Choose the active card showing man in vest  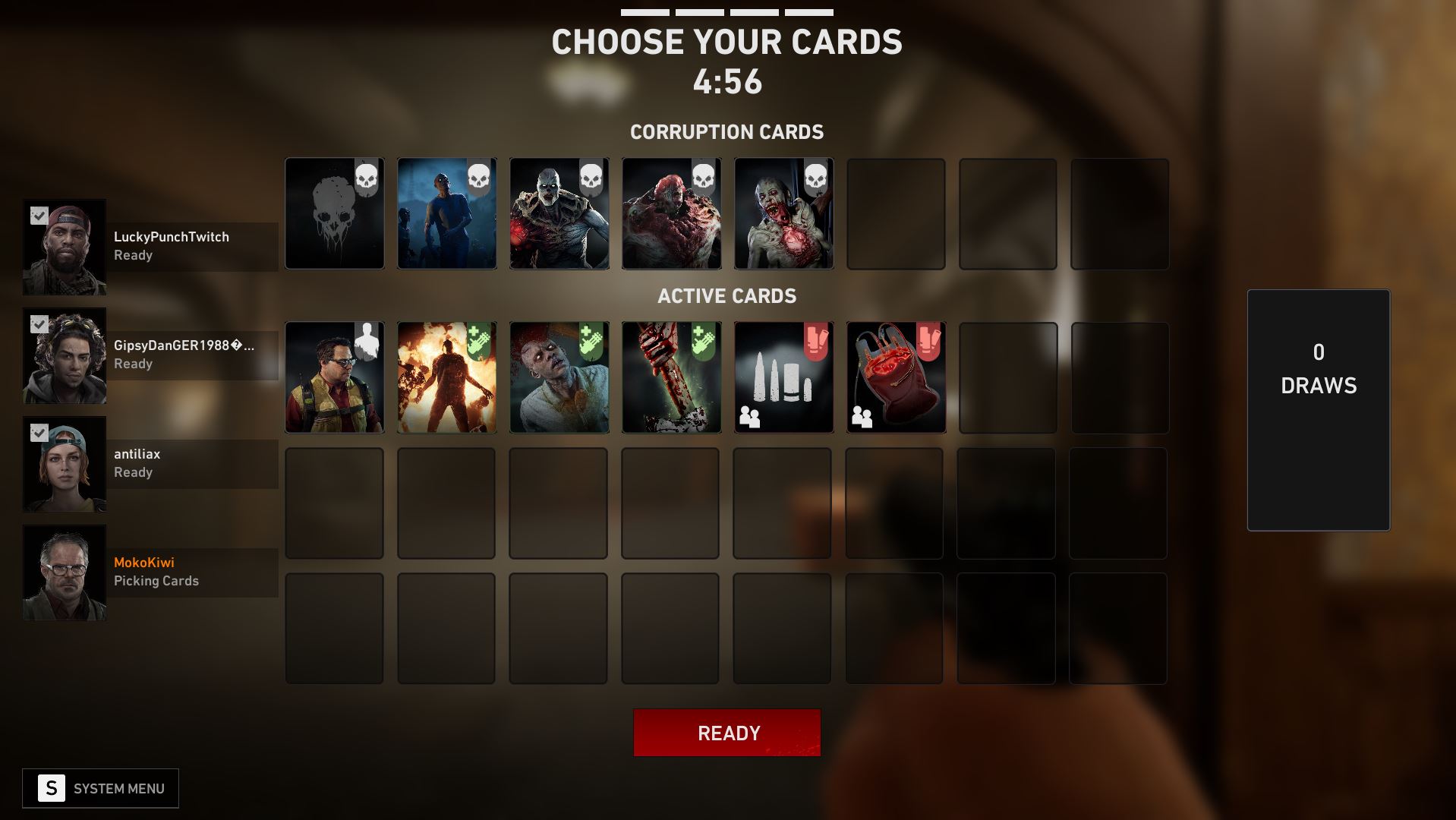point(335,377)
